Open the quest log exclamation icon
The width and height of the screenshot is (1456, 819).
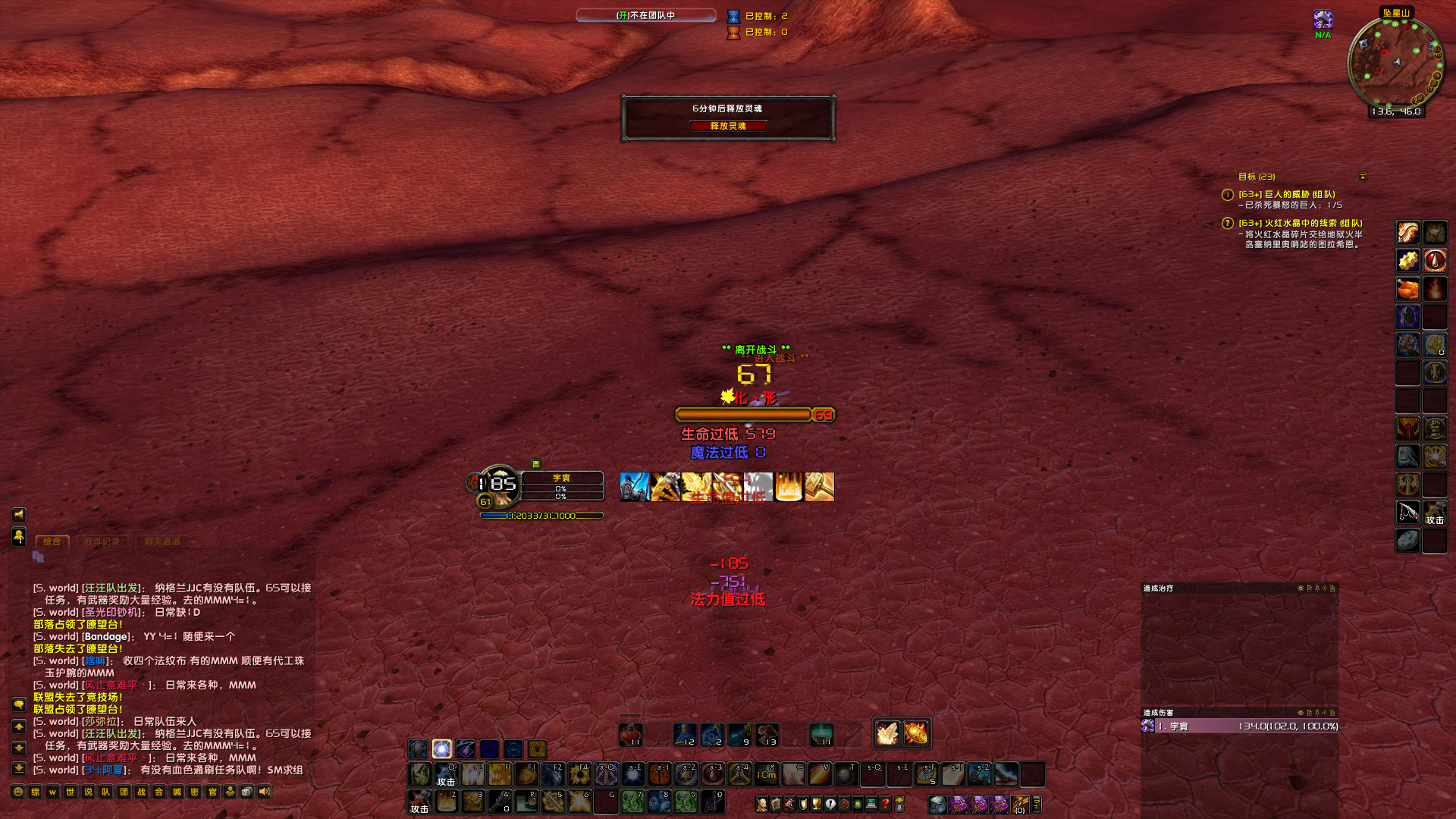[829, 802]
